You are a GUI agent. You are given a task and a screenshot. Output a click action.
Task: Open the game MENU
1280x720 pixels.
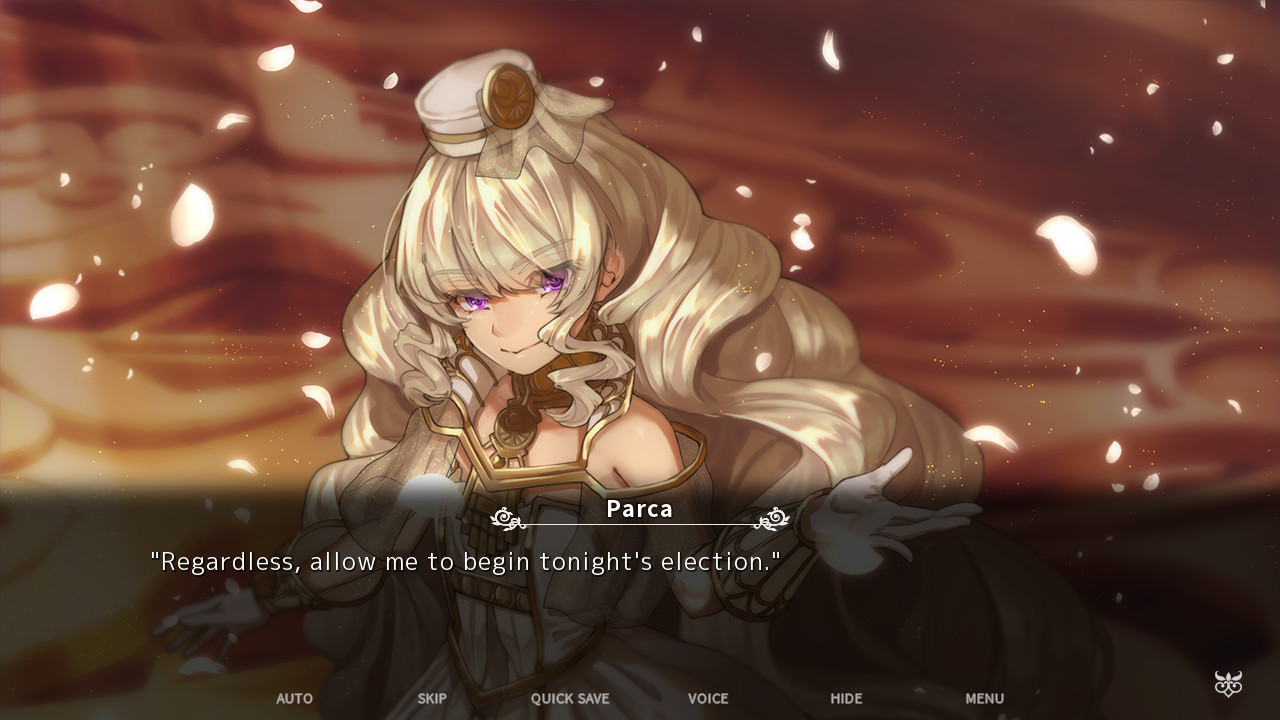984,699
